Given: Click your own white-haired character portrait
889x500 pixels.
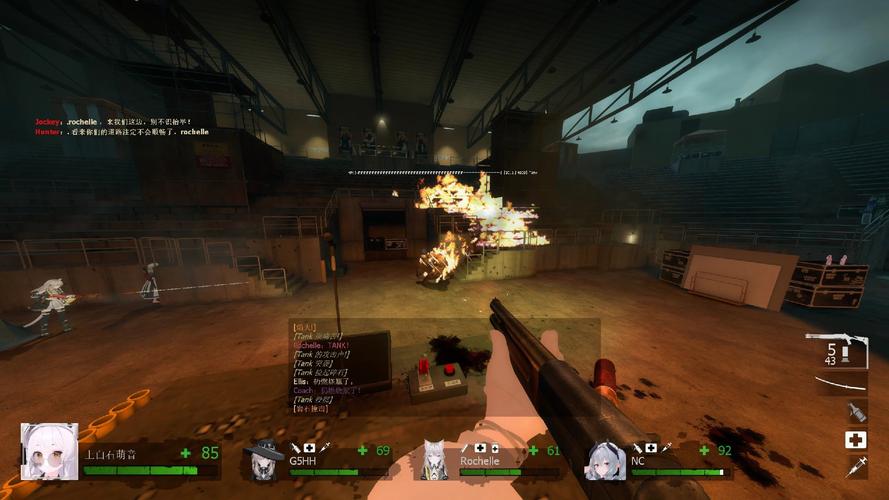Looking at the screenshot, I should [50, 452].
